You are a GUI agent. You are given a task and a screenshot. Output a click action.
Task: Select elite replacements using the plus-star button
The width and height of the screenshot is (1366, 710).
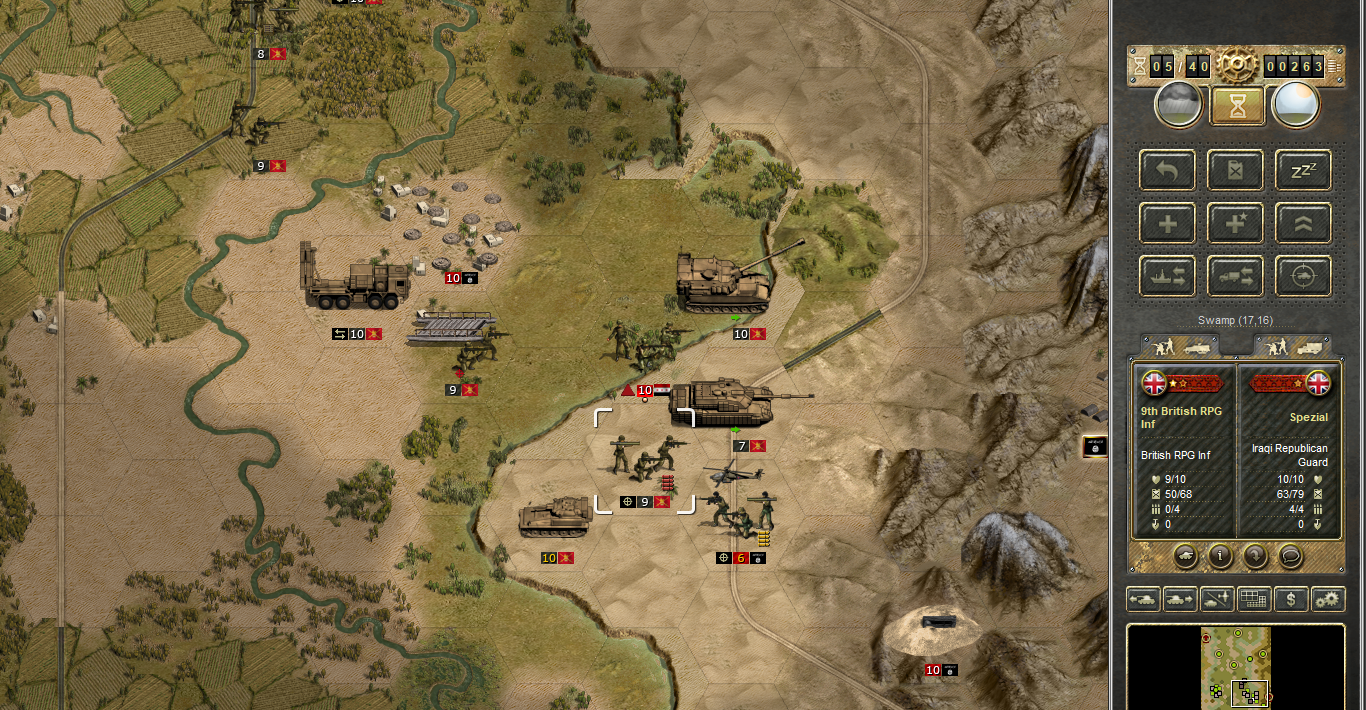1236,223
